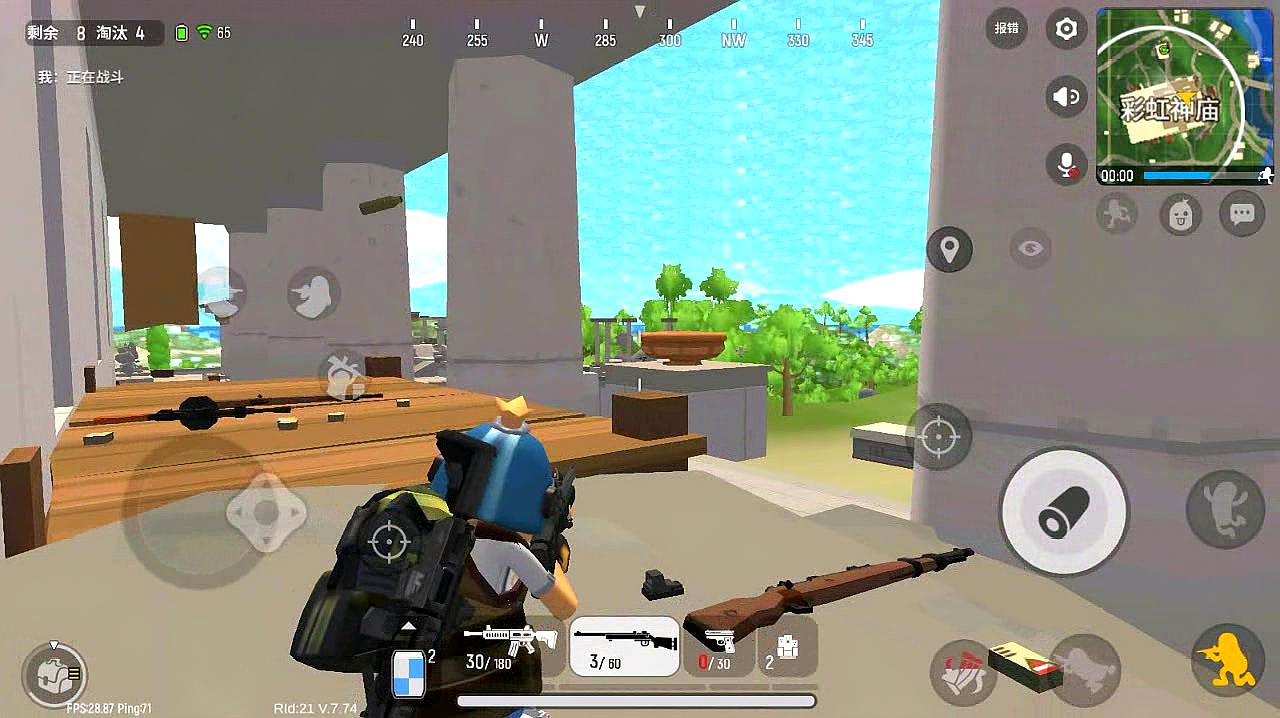The height and width of the screenshot is (718, 1280).
Task: Use the blue-white checkered item
Action: [409, 672]
